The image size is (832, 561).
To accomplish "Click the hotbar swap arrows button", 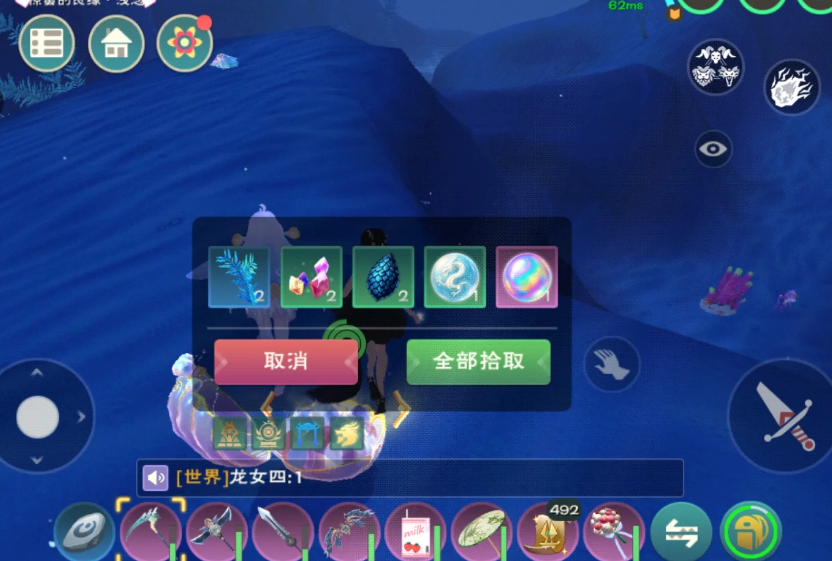I will coord(681,532).
